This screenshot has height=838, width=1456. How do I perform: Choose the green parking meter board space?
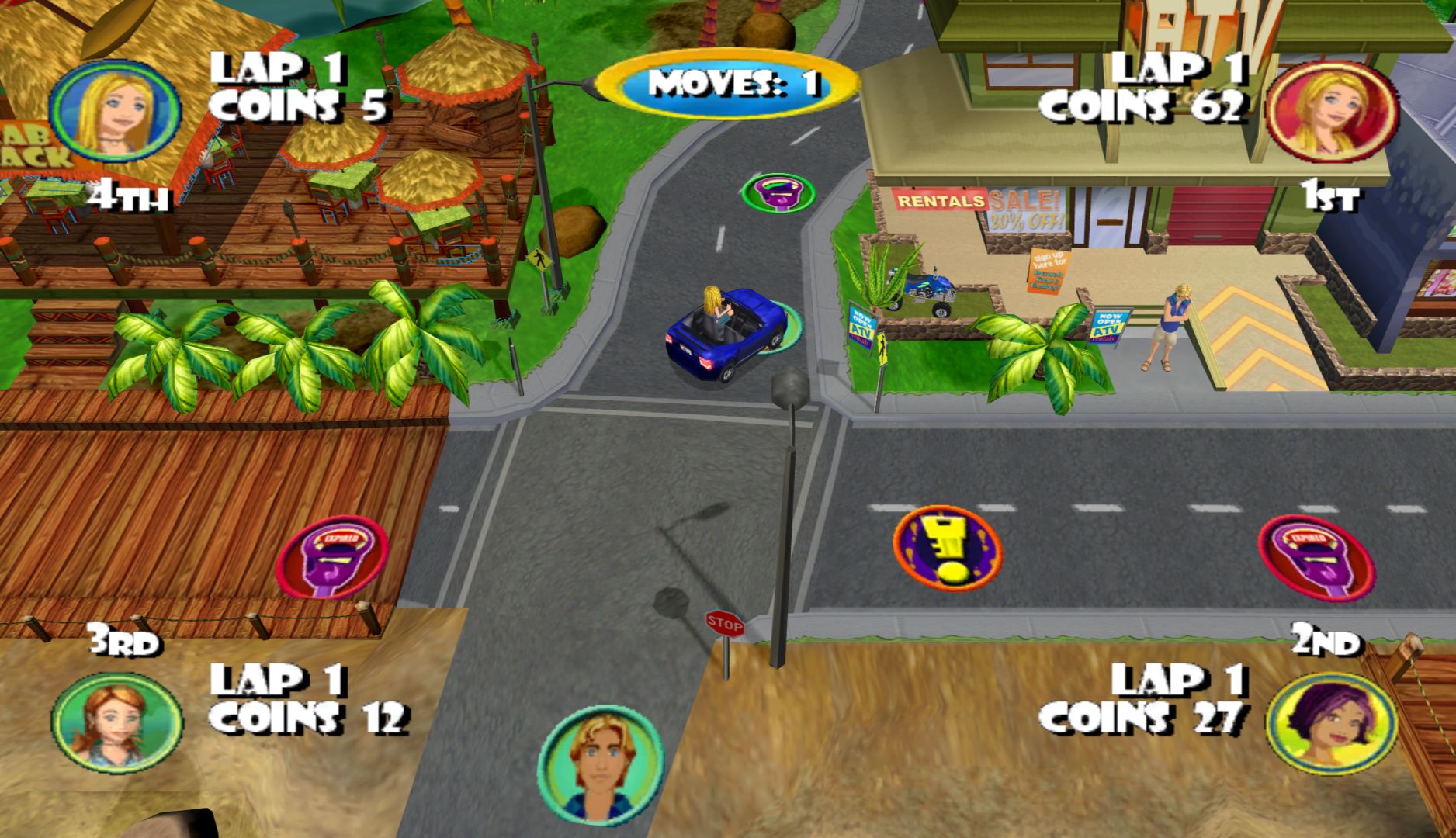pyautogui.click(x=778, y=192)
